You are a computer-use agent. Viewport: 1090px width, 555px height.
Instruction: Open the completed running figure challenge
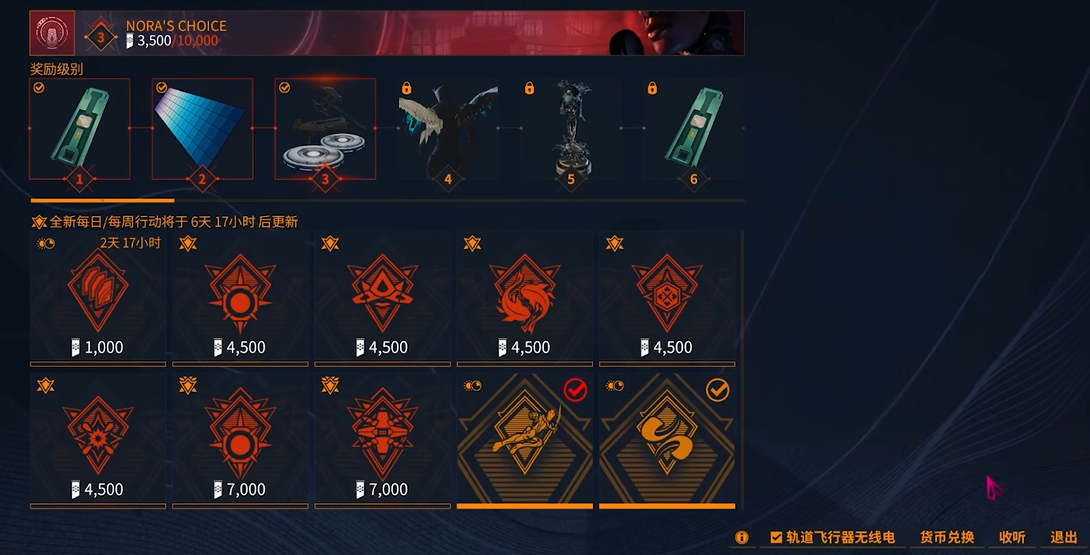pos(524,437)
